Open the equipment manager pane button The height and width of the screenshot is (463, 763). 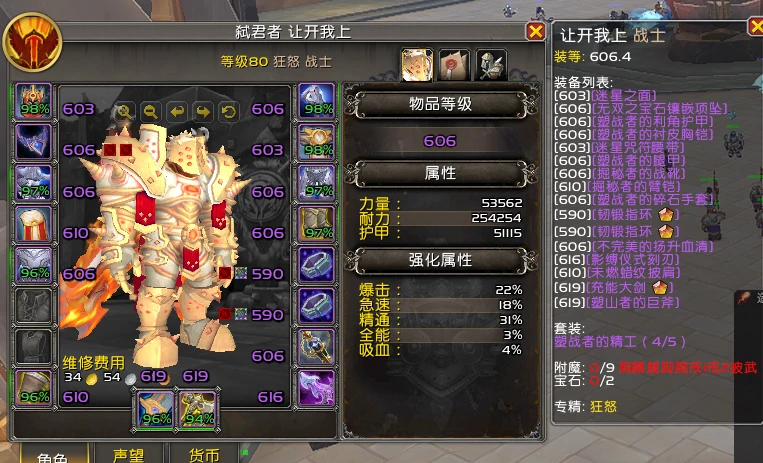(x=490, y=65)
